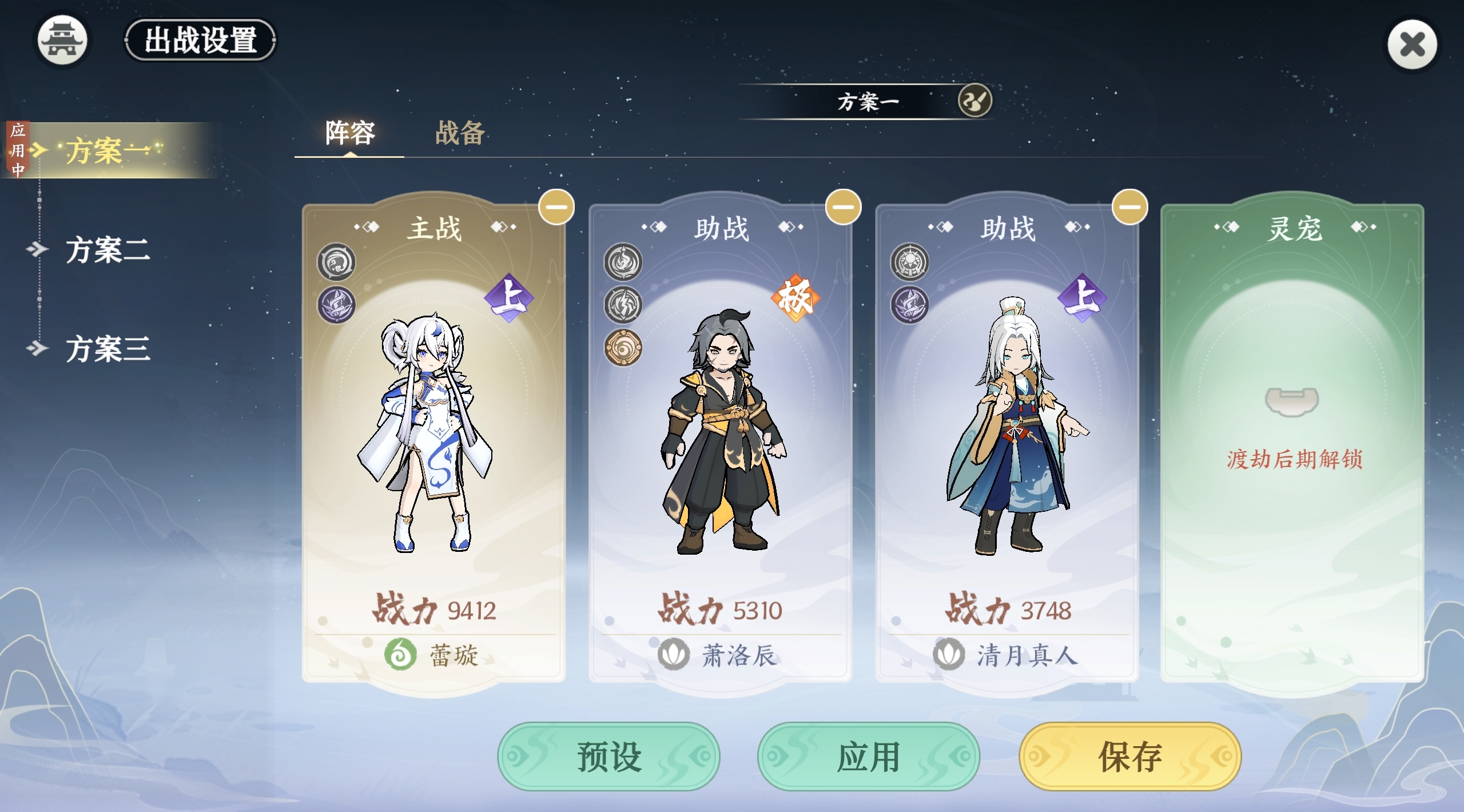Remove 蕾璇 using the minus toggle
This screenshot has width=1464, height=812.
click(x=557, y=208)
